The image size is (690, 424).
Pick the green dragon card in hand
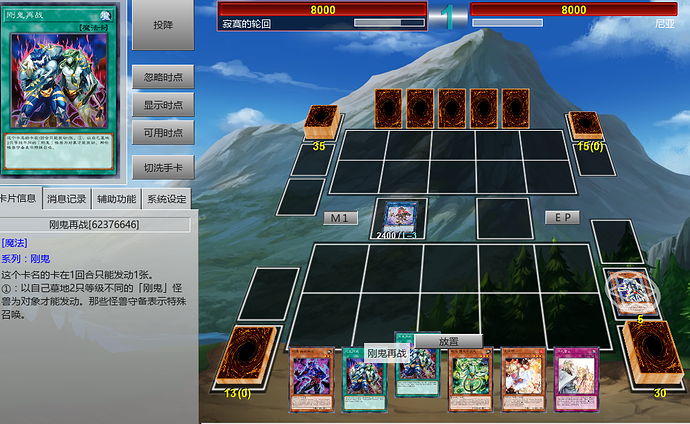point(471,380)
